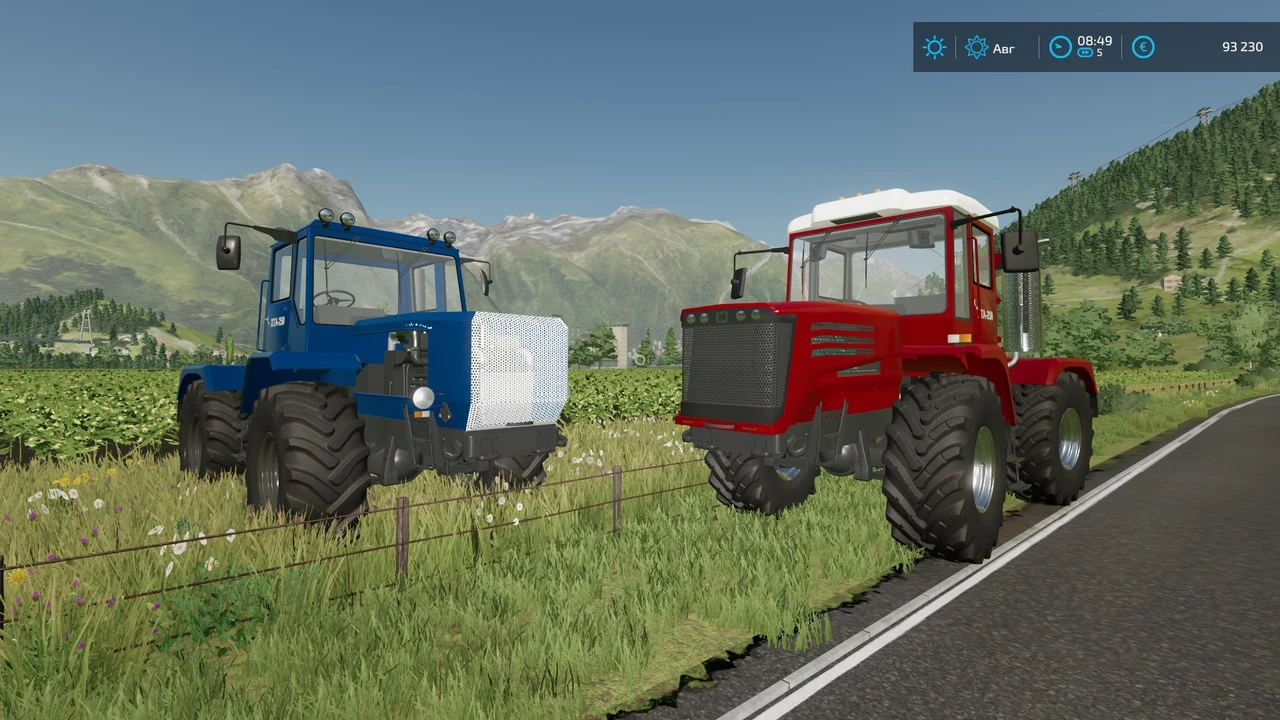Viewport: 1280px width, 720px height.
Task: Click the time display 08:49
Action: click(1093, 42)
